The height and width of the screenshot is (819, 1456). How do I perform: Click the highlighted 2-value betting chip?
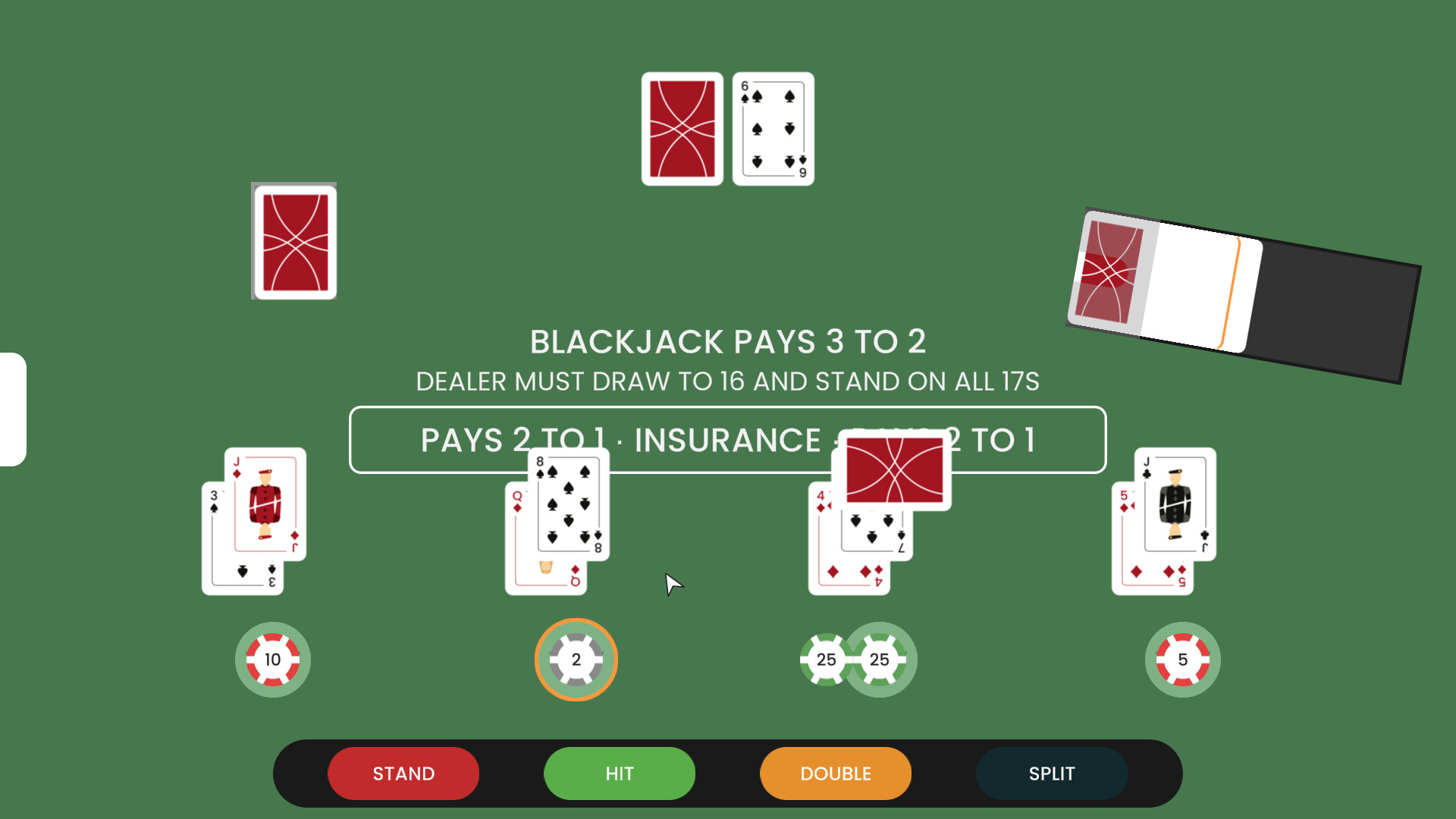576,660
